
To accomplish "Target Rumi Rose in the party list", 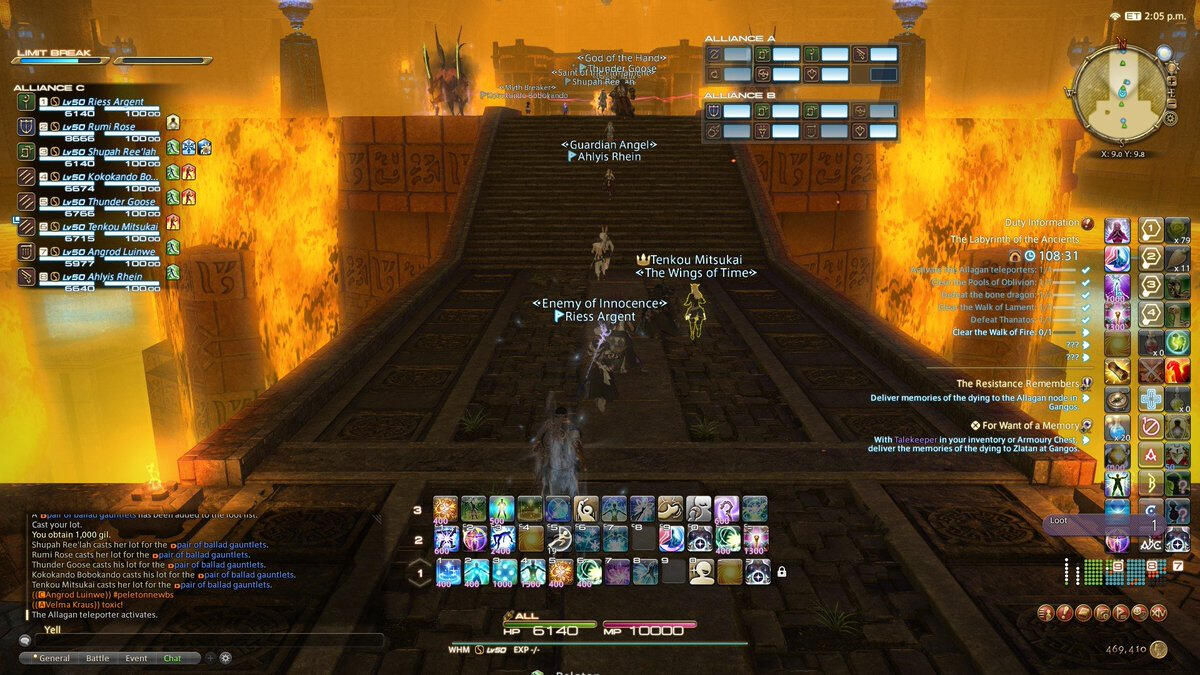I will [98, 127].
